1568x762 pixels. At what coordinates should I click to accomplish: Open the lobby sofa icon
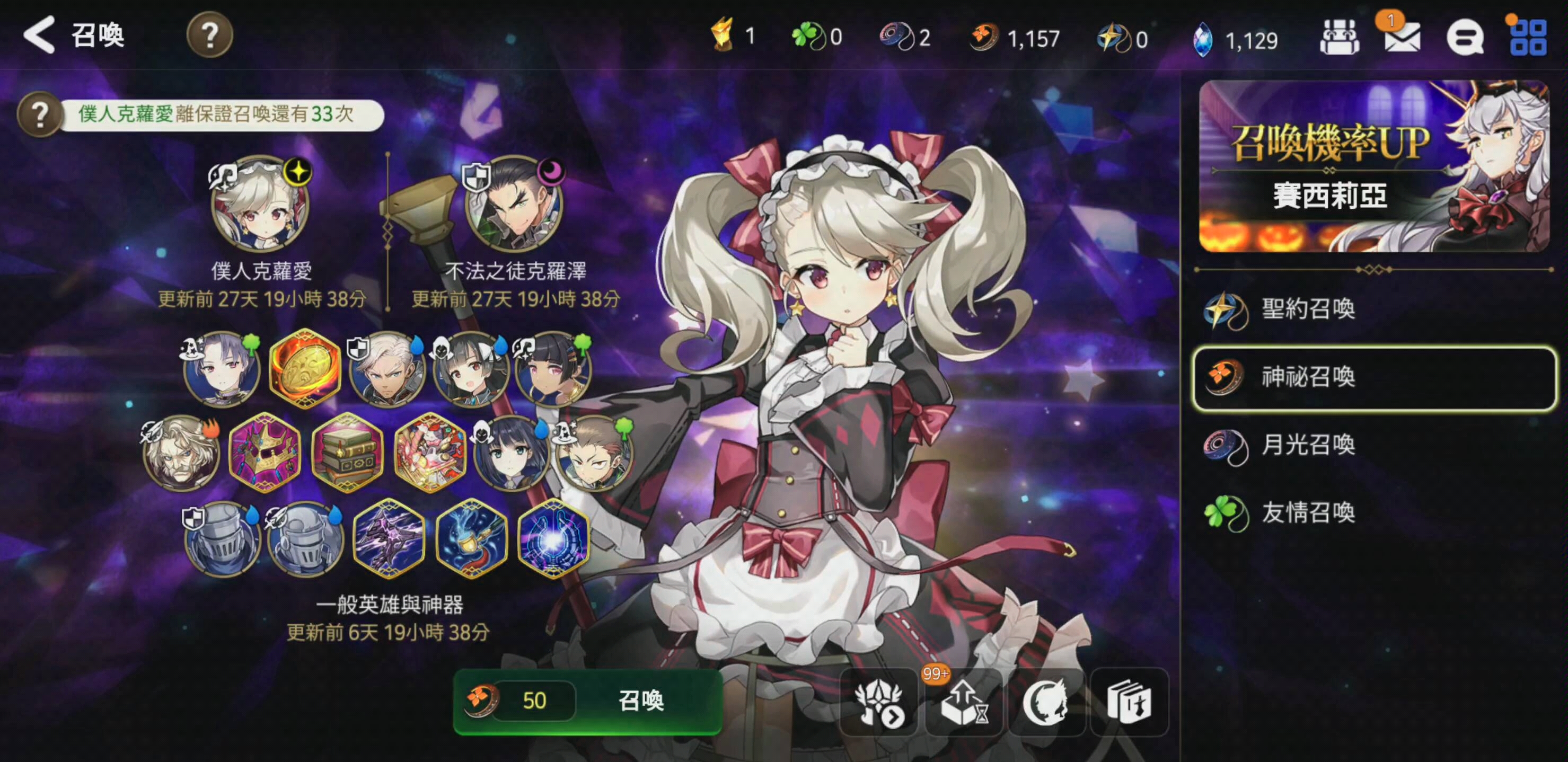(1339, 38)
